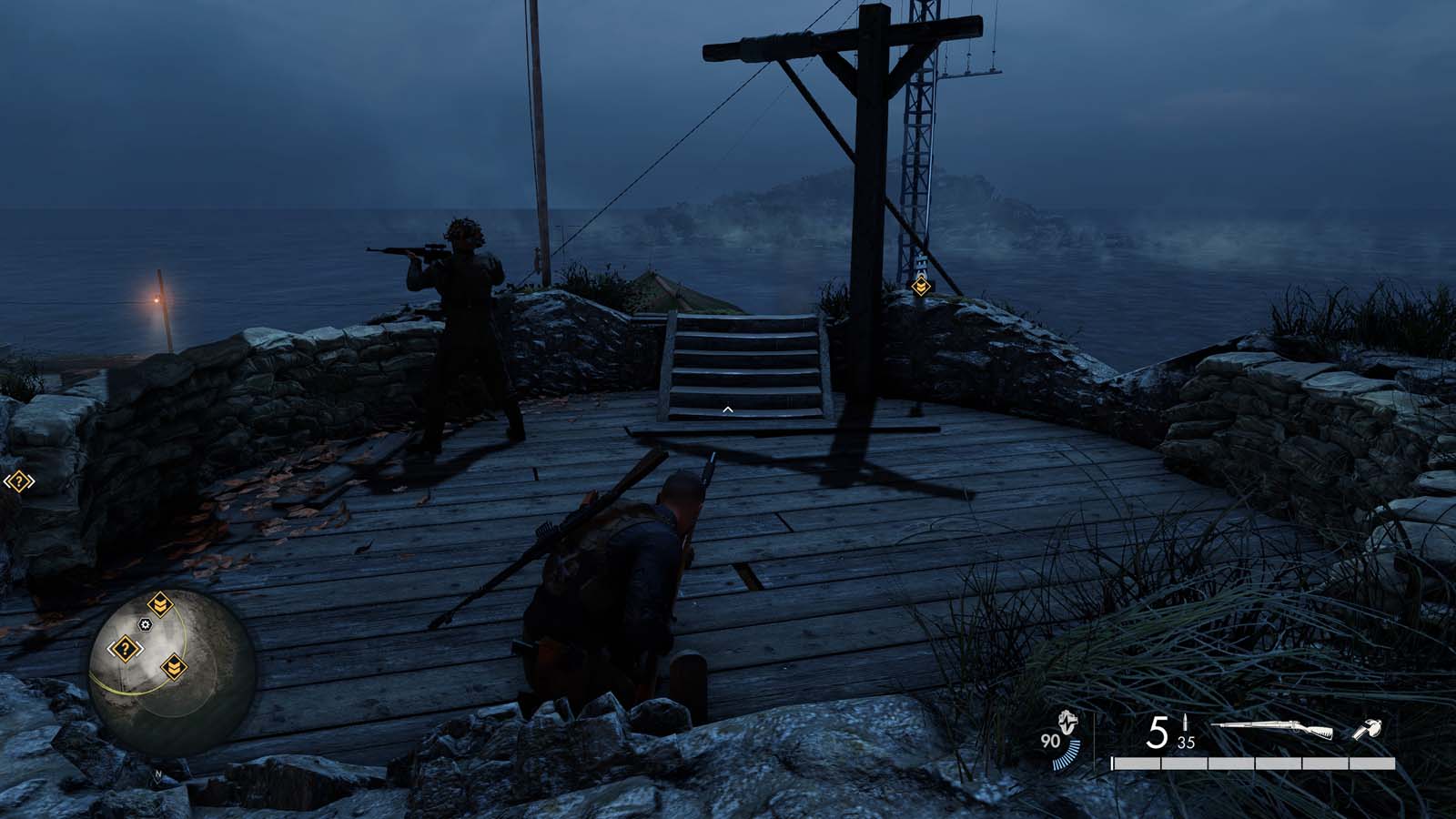Click the segmented weapon bar under the ammo count
The image size is (1456, 819).
point(1254,763)
